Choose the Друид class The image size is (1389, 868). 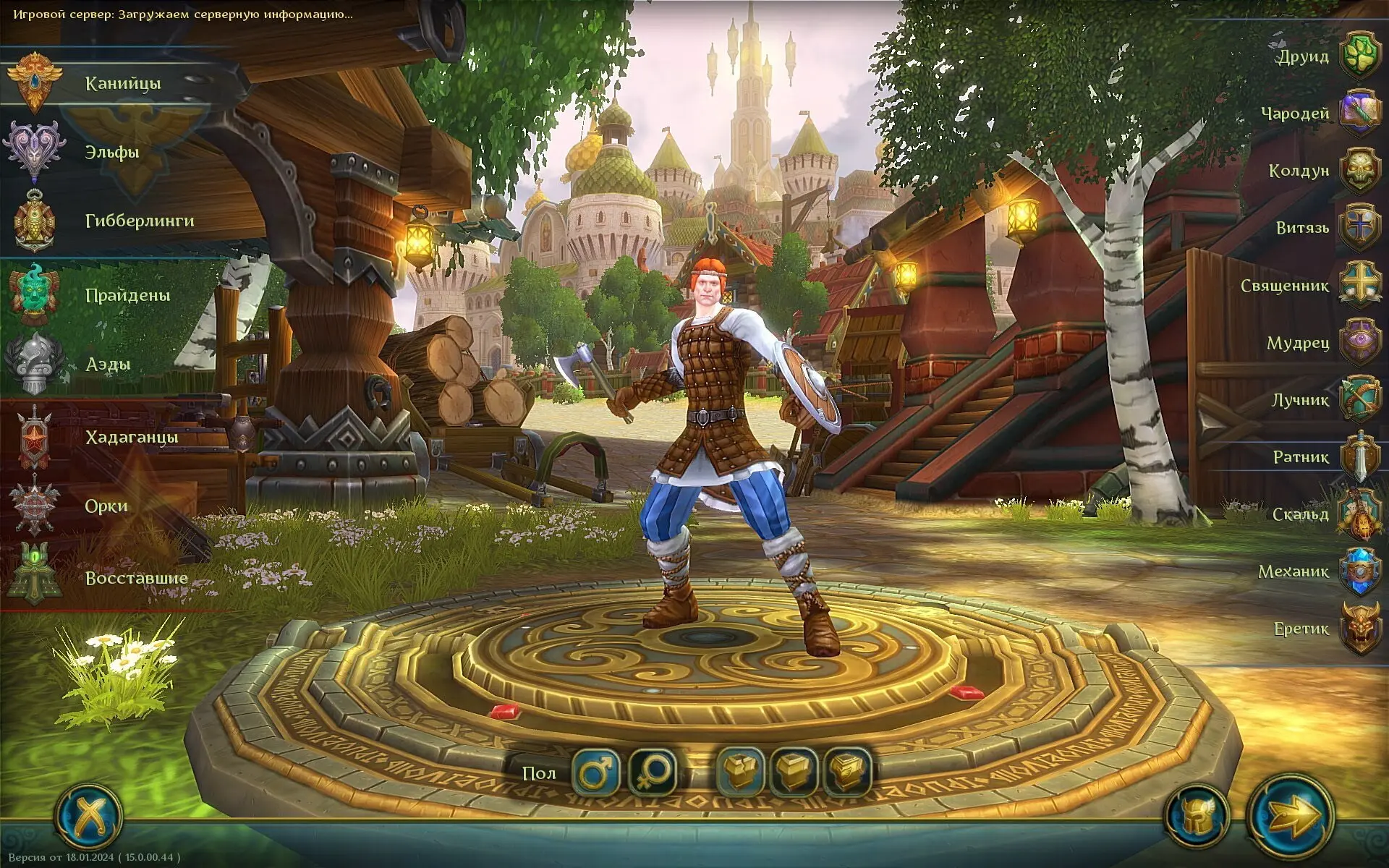point(1359,56)
